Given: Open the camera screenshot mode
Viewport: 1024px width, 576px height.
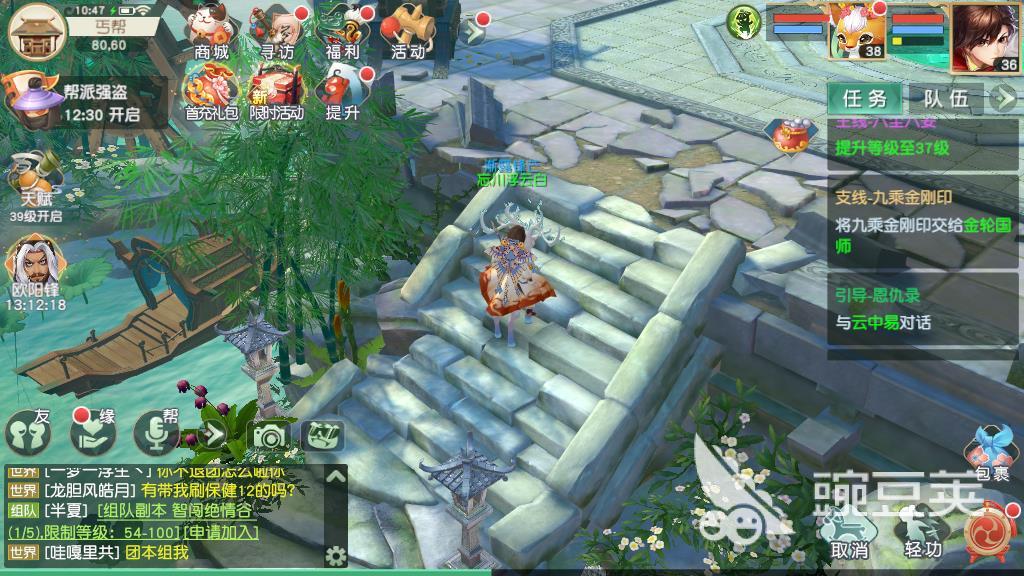Looking at the screenshot, I should click(268, 436).
